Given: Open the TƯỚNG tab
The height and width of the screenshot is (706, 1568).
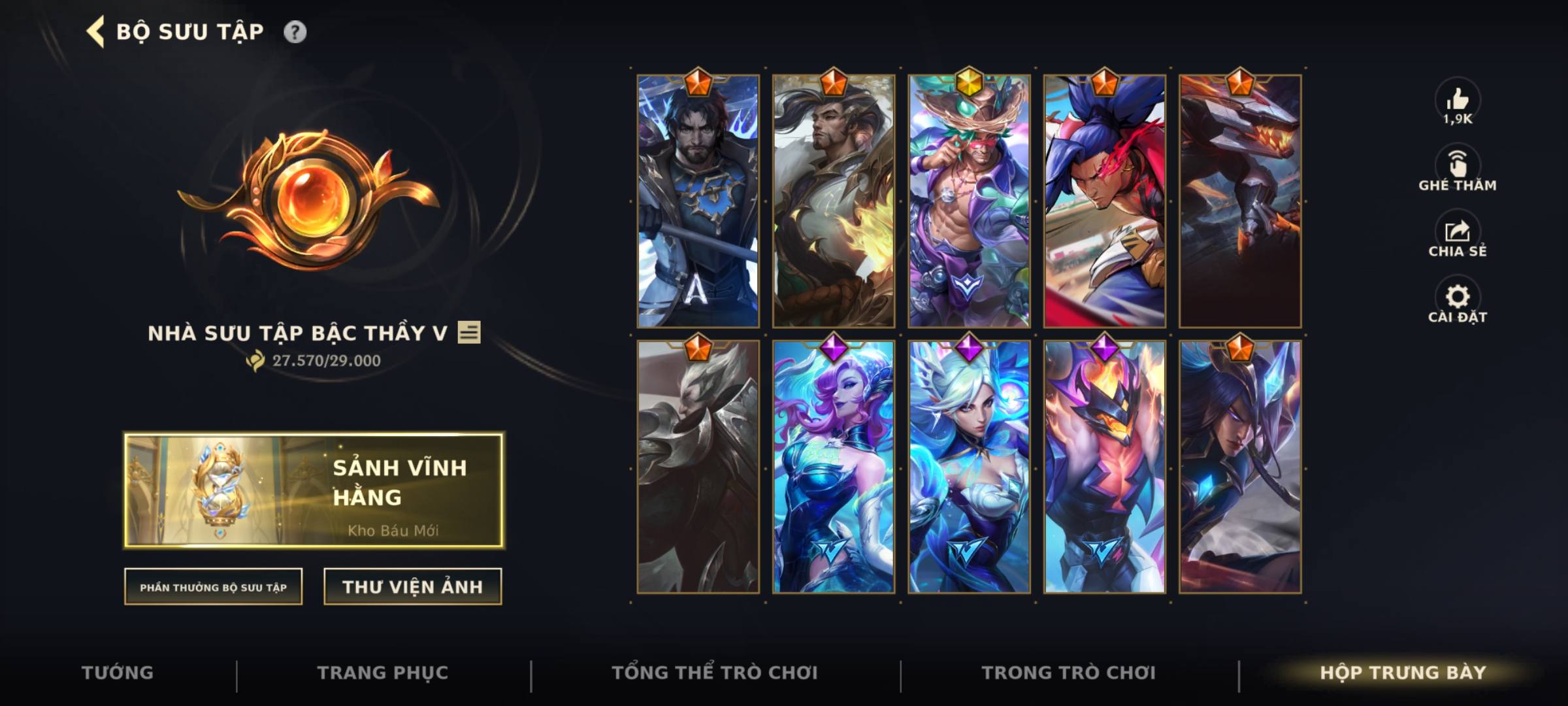Looking at the screenshot, I should coord(119,671).
